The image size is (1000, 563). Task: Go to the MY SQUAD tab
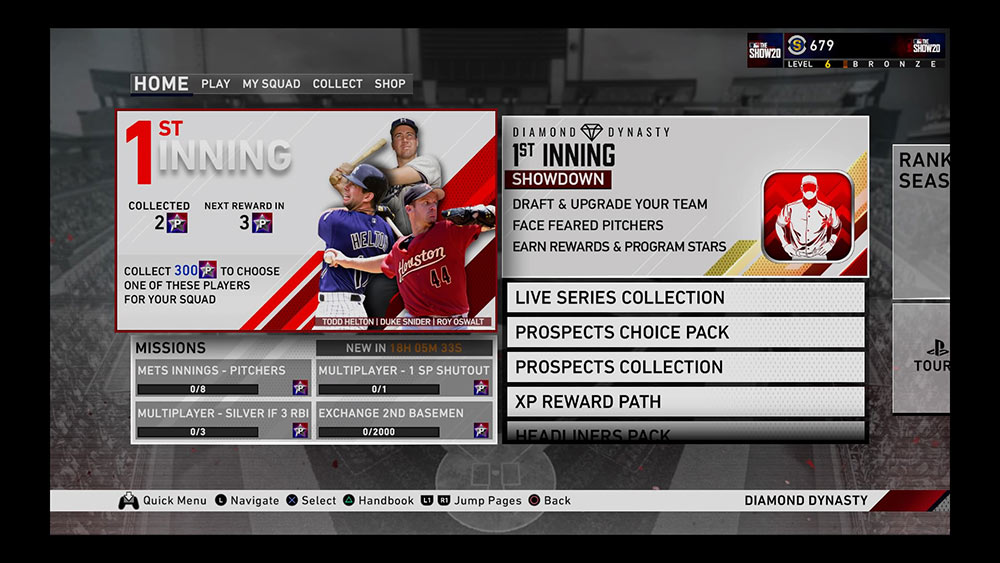(271, 84)
